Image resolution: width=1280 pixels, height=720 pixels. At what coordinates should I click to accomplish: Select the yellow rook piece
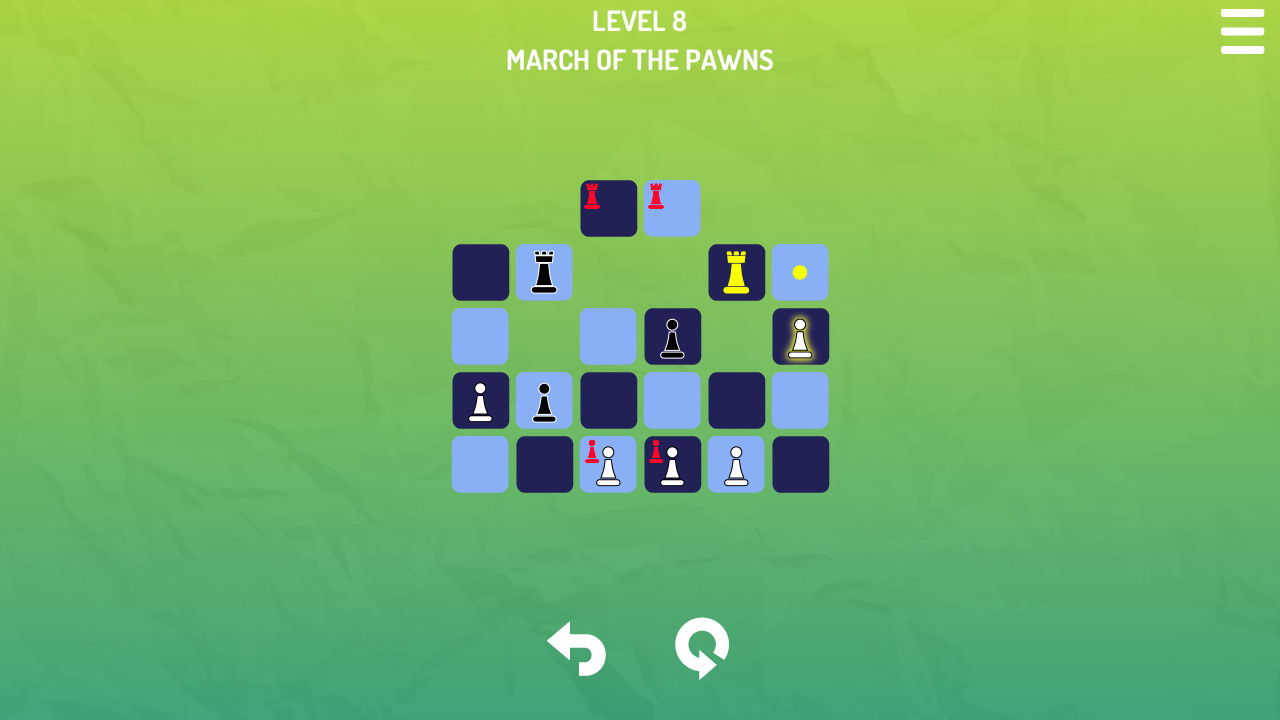[x=736, y=272]
